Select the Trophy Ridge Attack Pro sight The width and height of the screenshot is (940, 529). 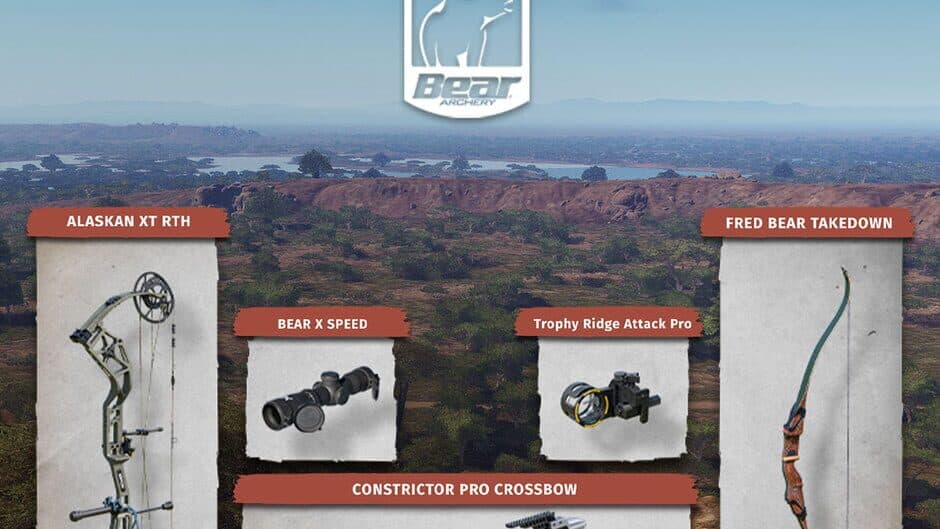(x=612, y=397)
